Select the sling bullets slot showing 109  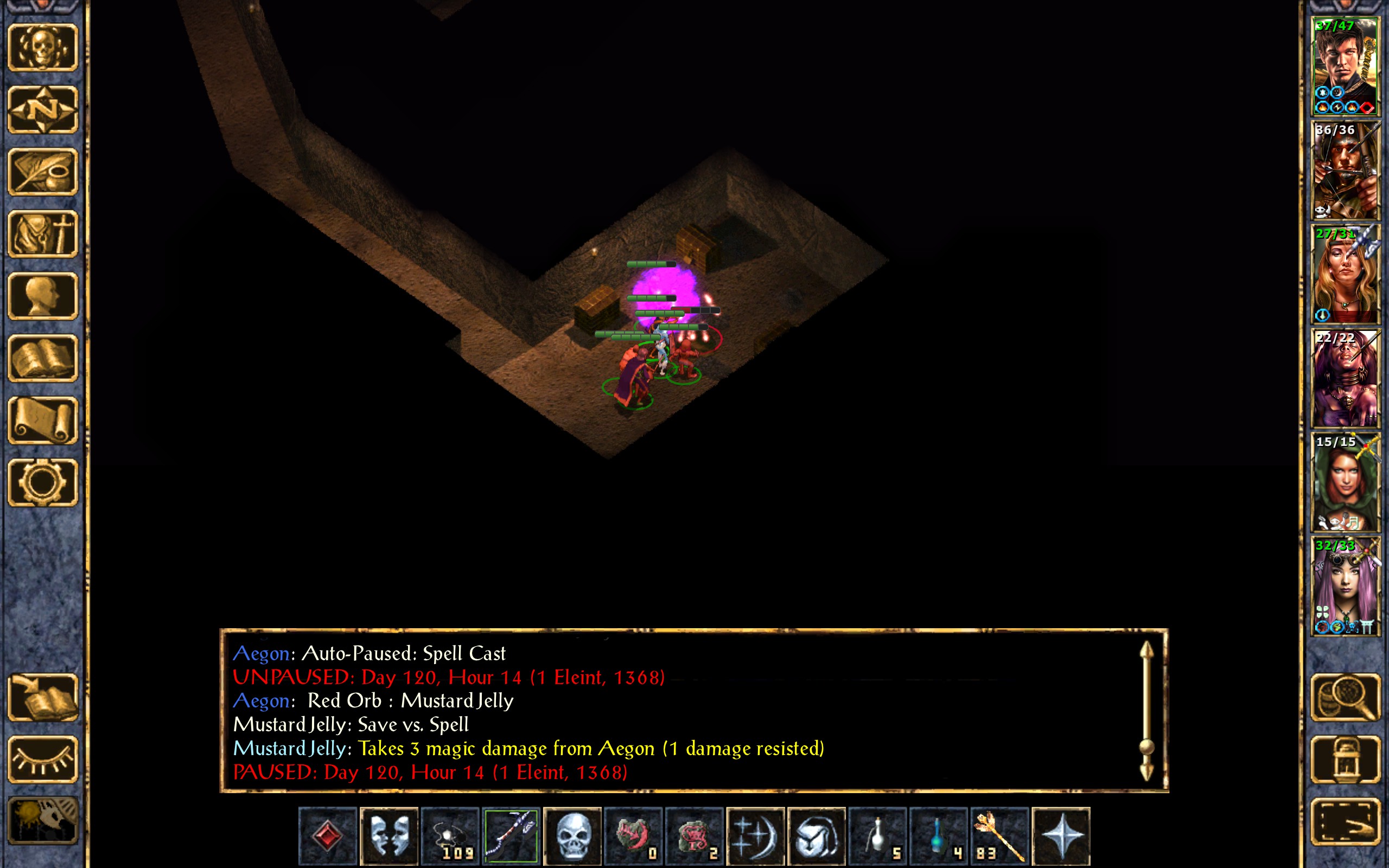tap(450, 836)
